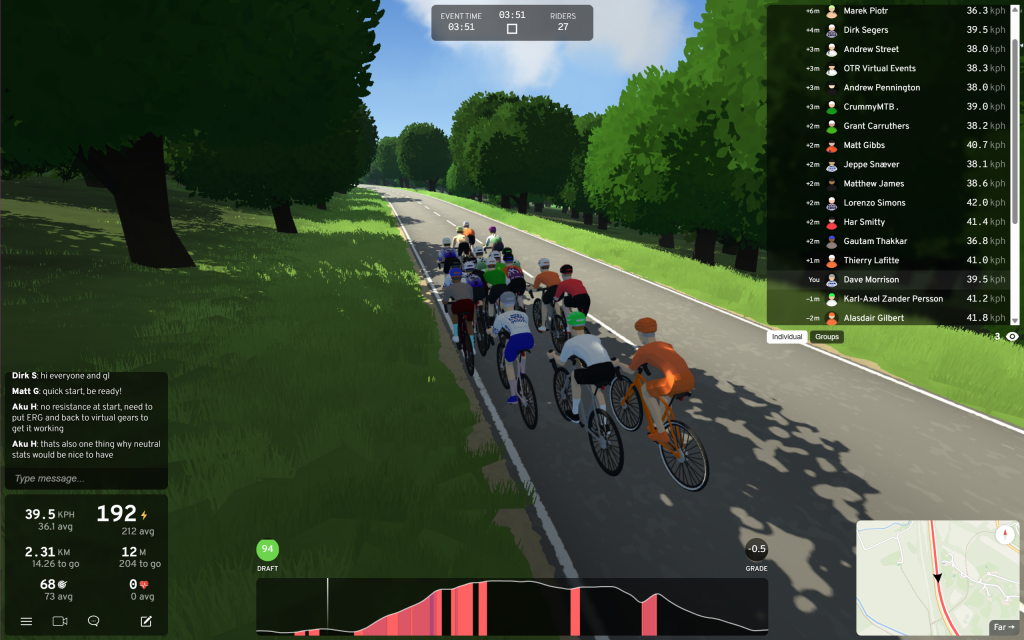Click the stop square in event timer

(512, 29)
